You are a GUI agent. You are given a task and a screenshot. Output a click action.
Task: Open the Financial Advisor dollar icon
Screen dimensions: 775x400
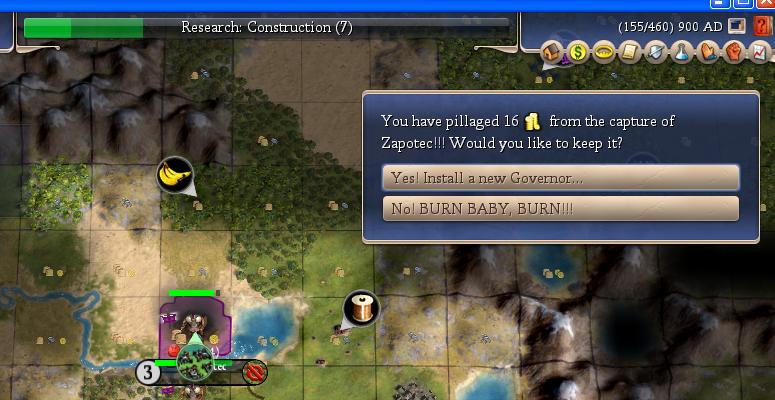[578, 52]
